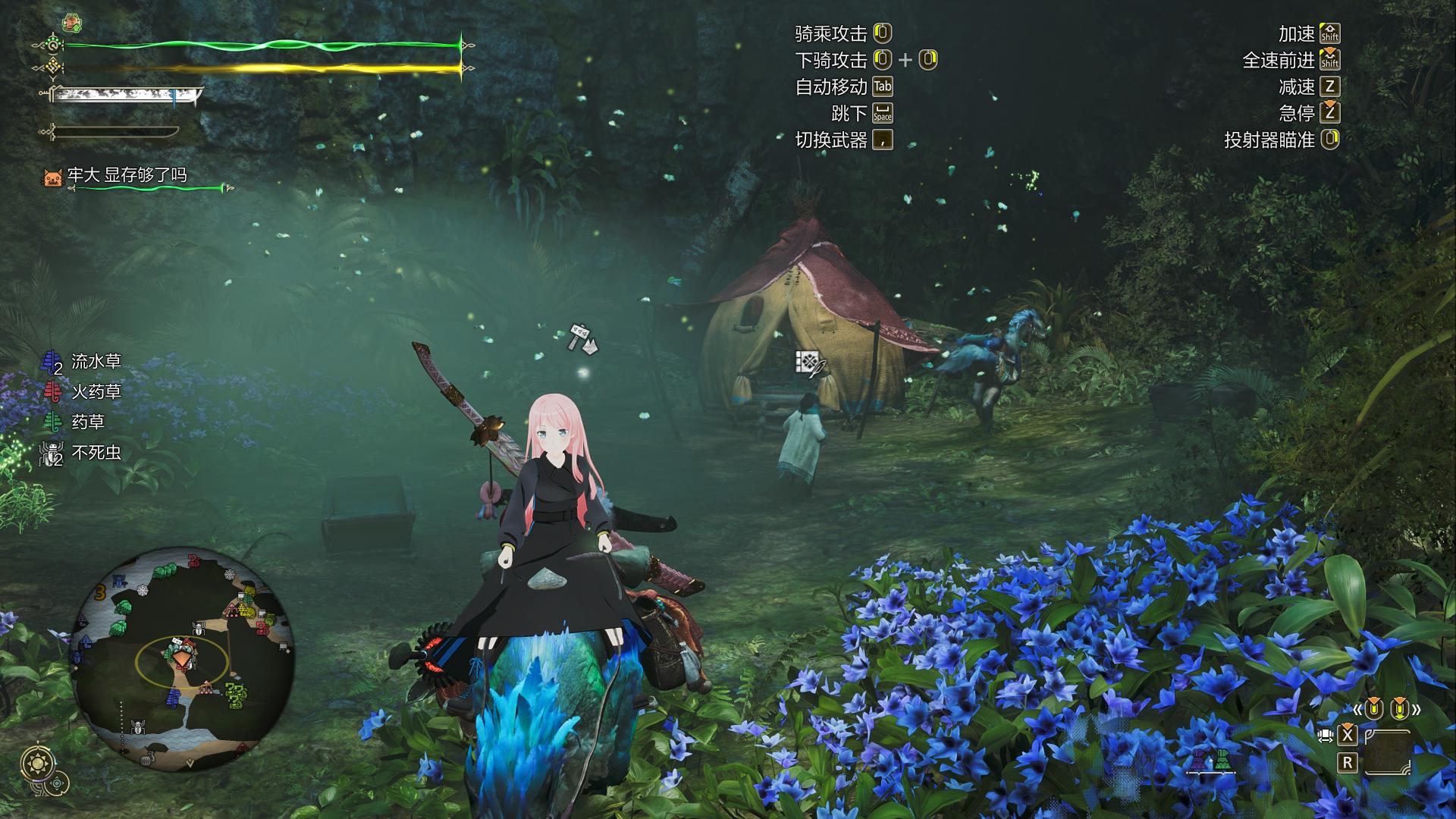Expand the X item slot selector

click(x=1348, y=736)
